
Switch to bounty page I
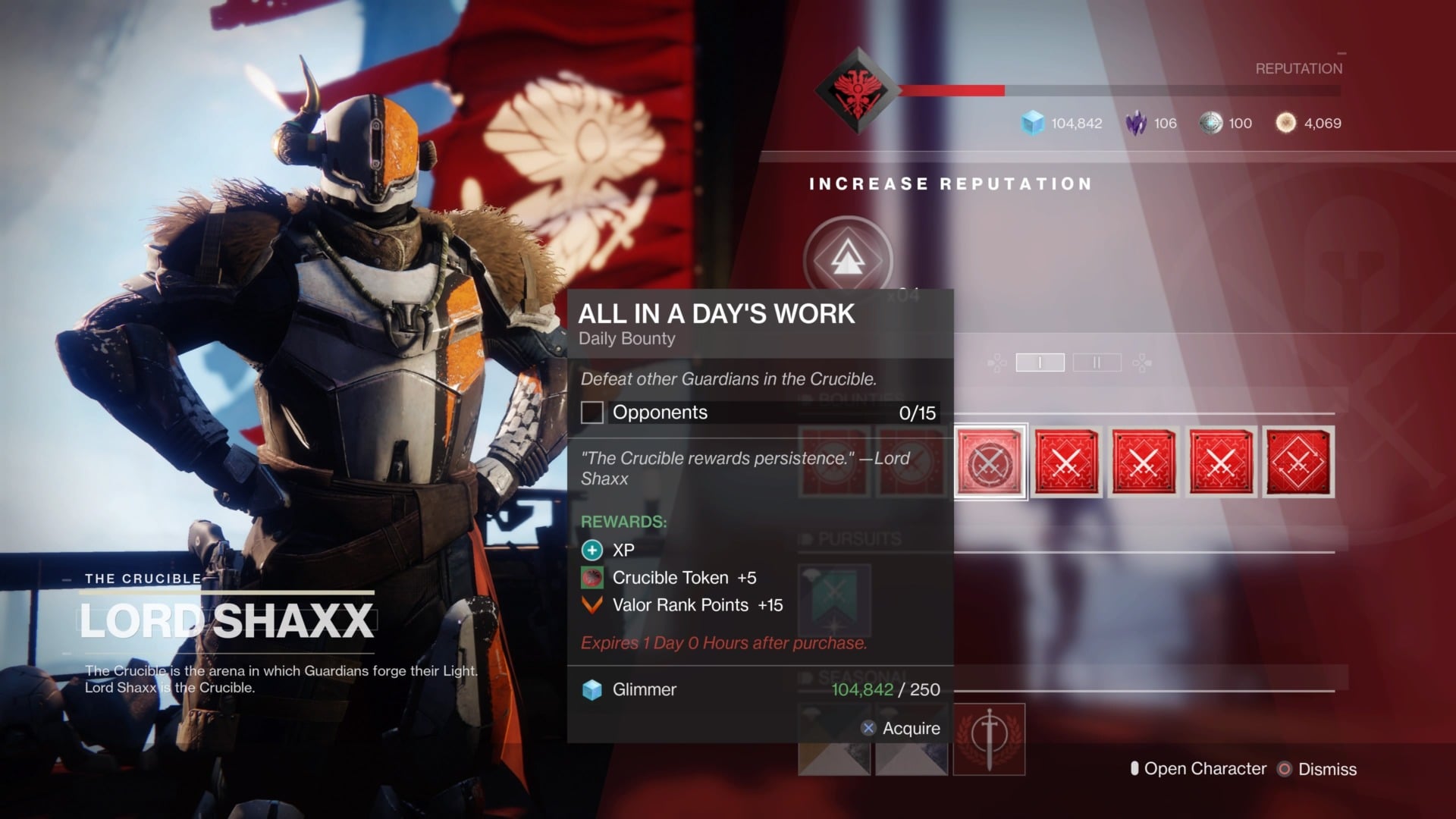point(1040,362)
